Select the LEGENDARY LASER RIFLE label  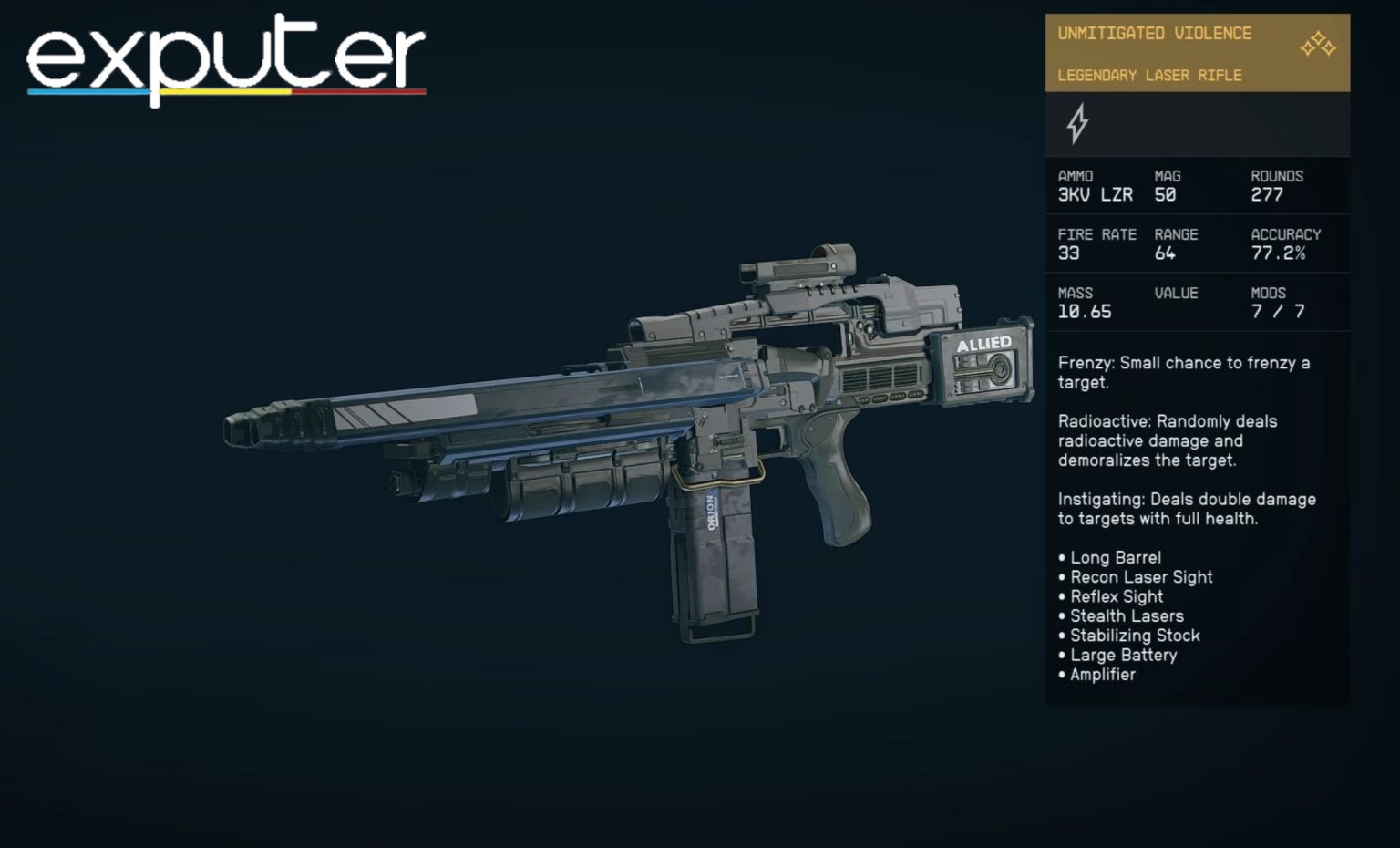pos(1148,76)
